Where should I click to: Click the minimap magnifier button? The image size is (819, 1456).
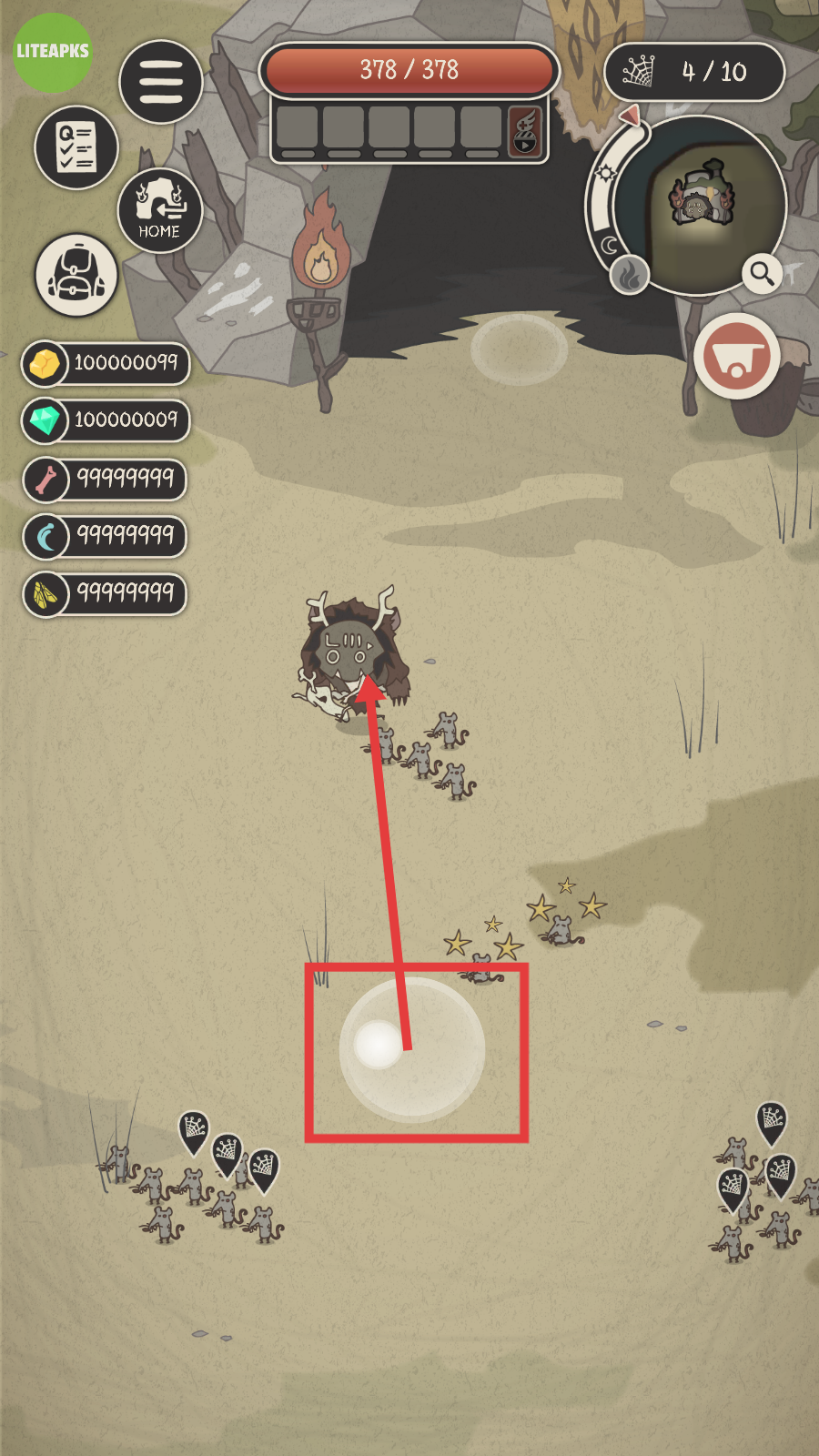coord(761,271)
